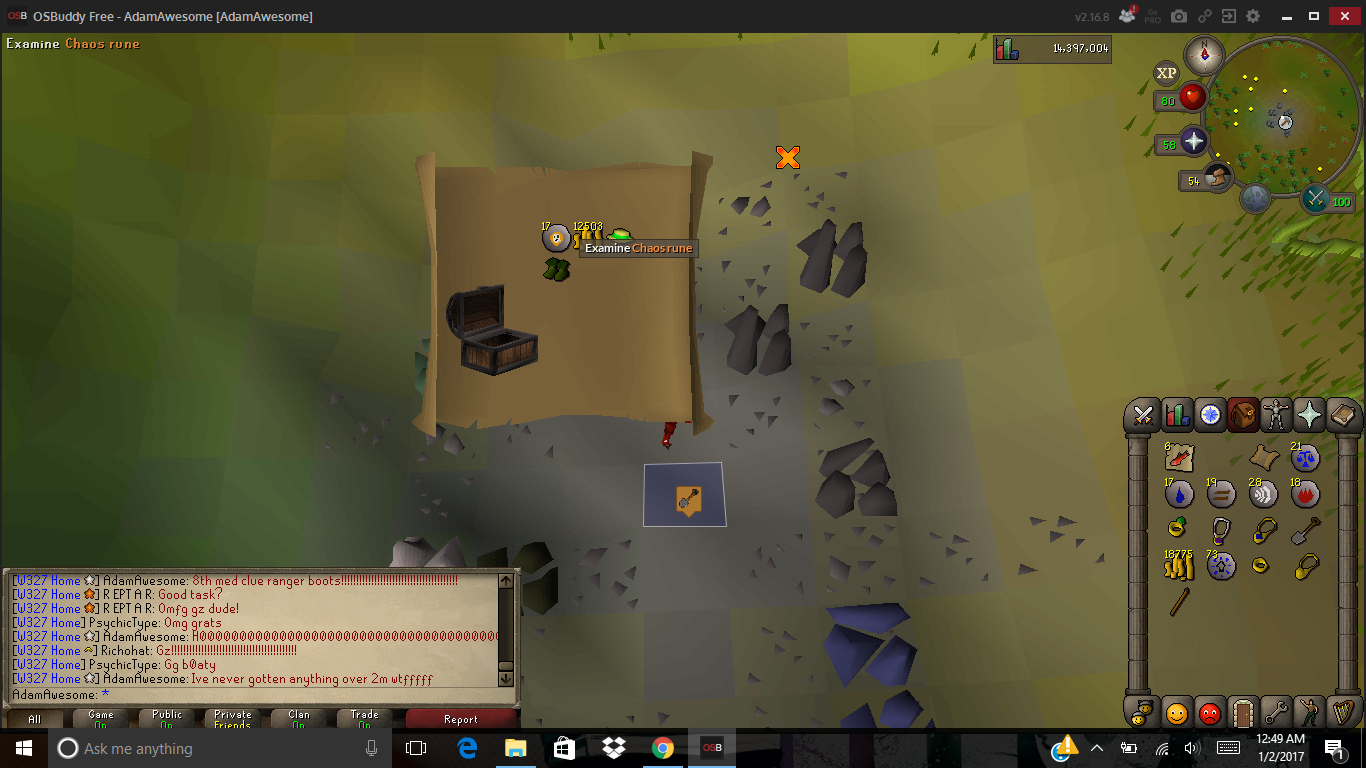The height and width of the screenshot is (768, 1366).
Task: Open the Settings wrench tab
Action: point(1276,713)
